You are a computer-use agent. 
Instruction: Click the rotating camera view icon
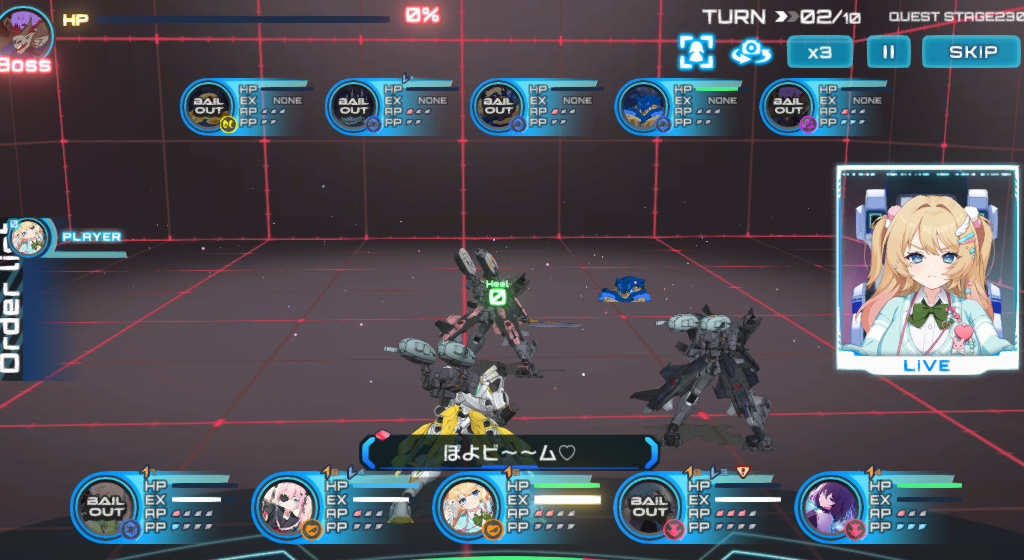[x=750, y=52]
